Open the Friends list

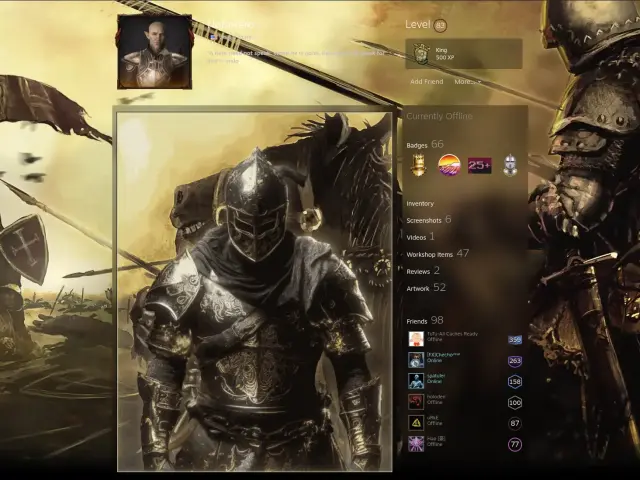tap(417, 320)
